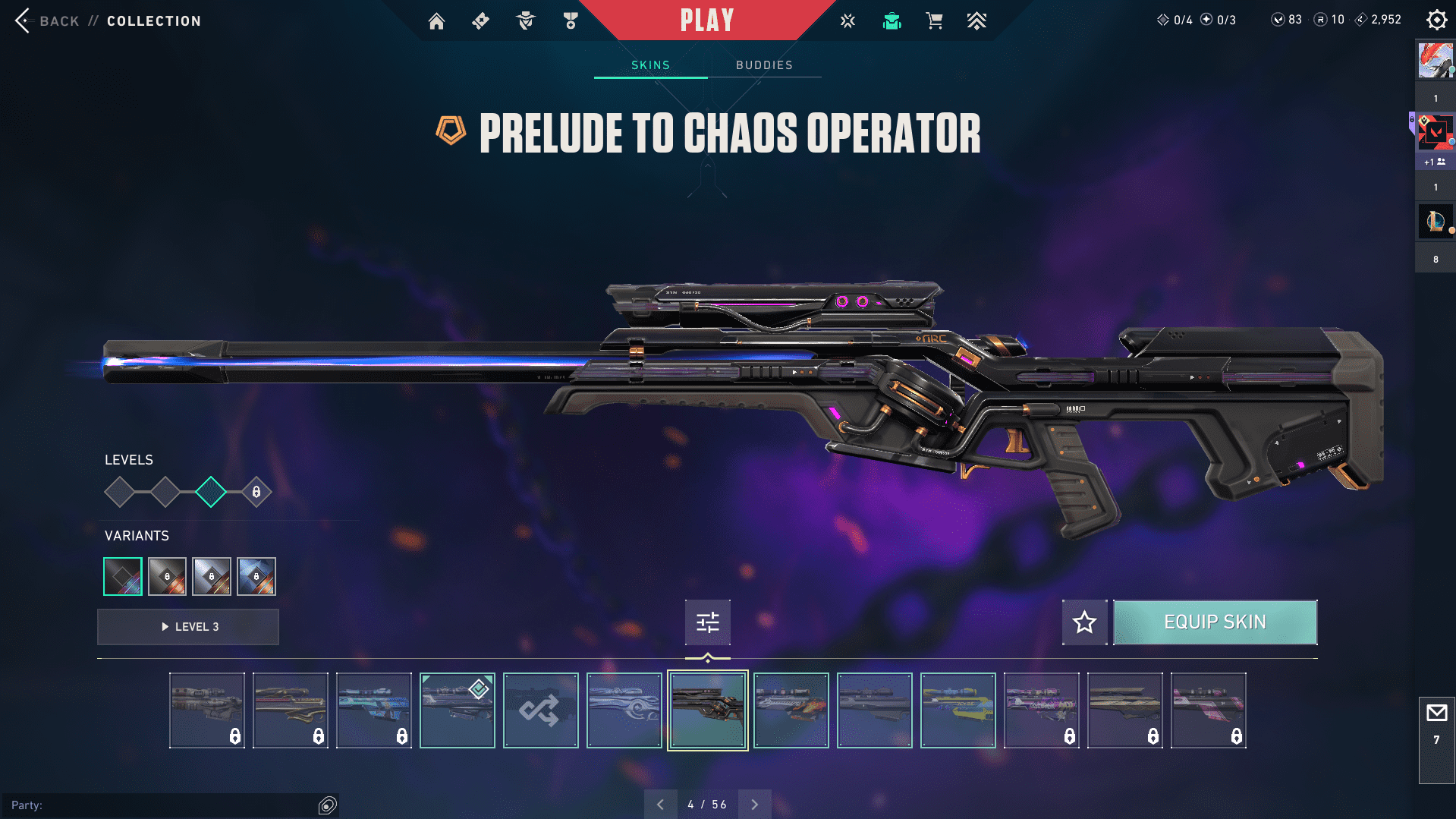
Task: Select the locked blue variant swatch
Action: [x=256, y=577]
